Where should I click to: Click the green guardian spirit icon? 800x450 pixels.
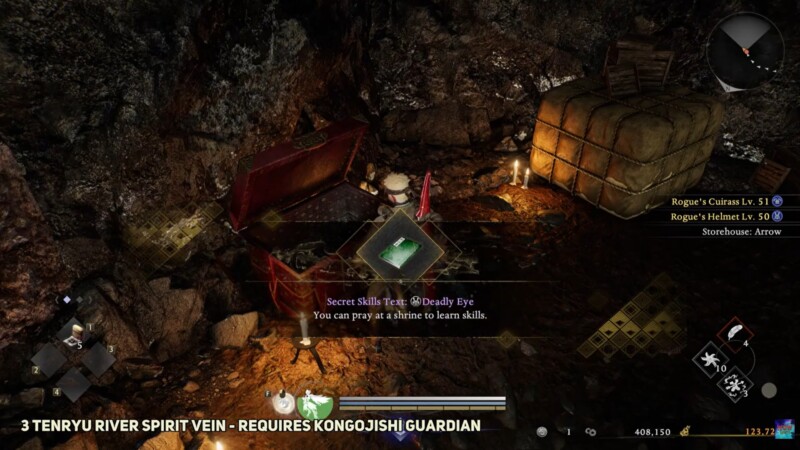314,404
